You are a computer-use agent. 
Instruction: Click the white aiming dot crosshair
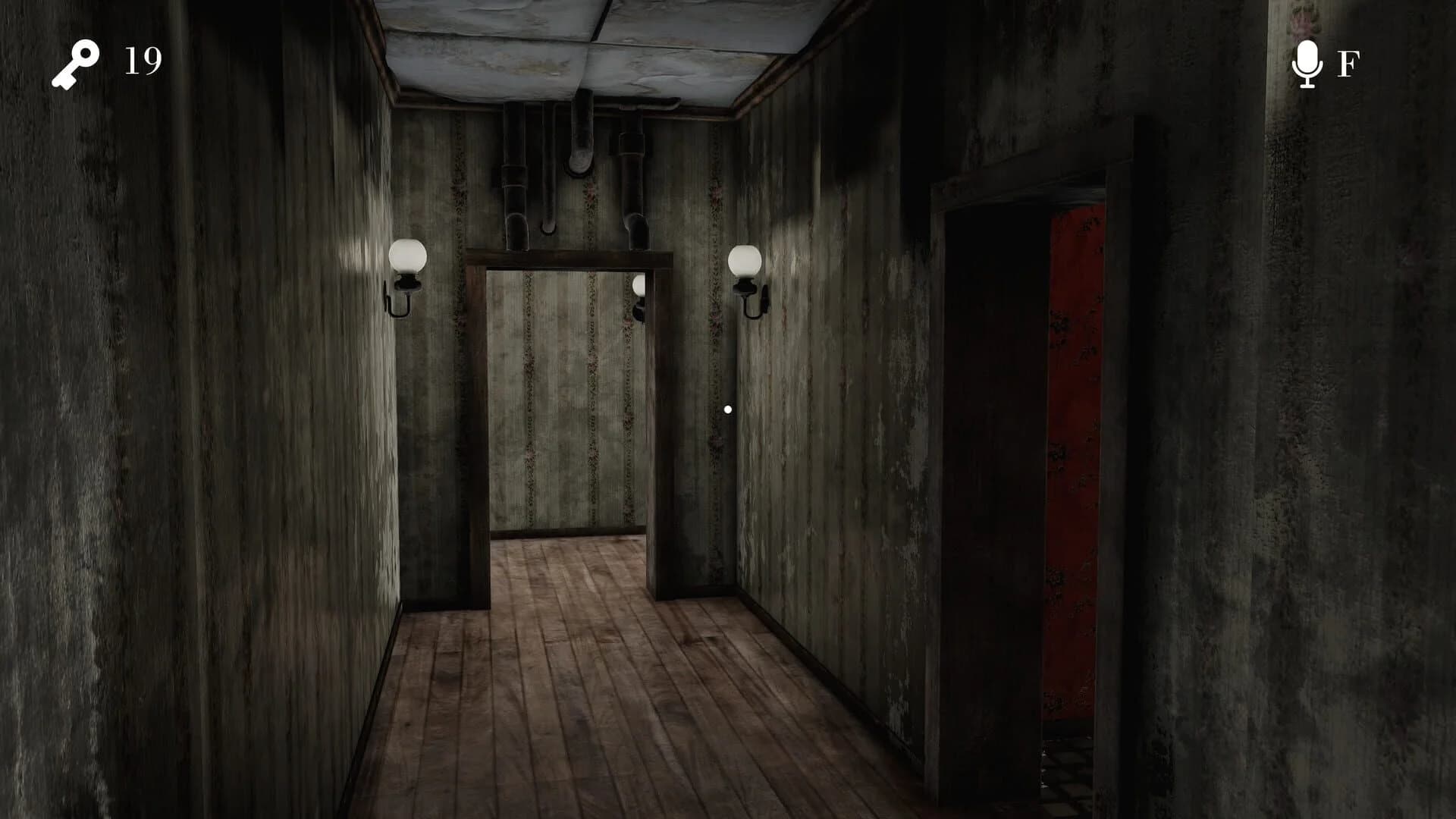pyautogui.click(x=728, y=408)
